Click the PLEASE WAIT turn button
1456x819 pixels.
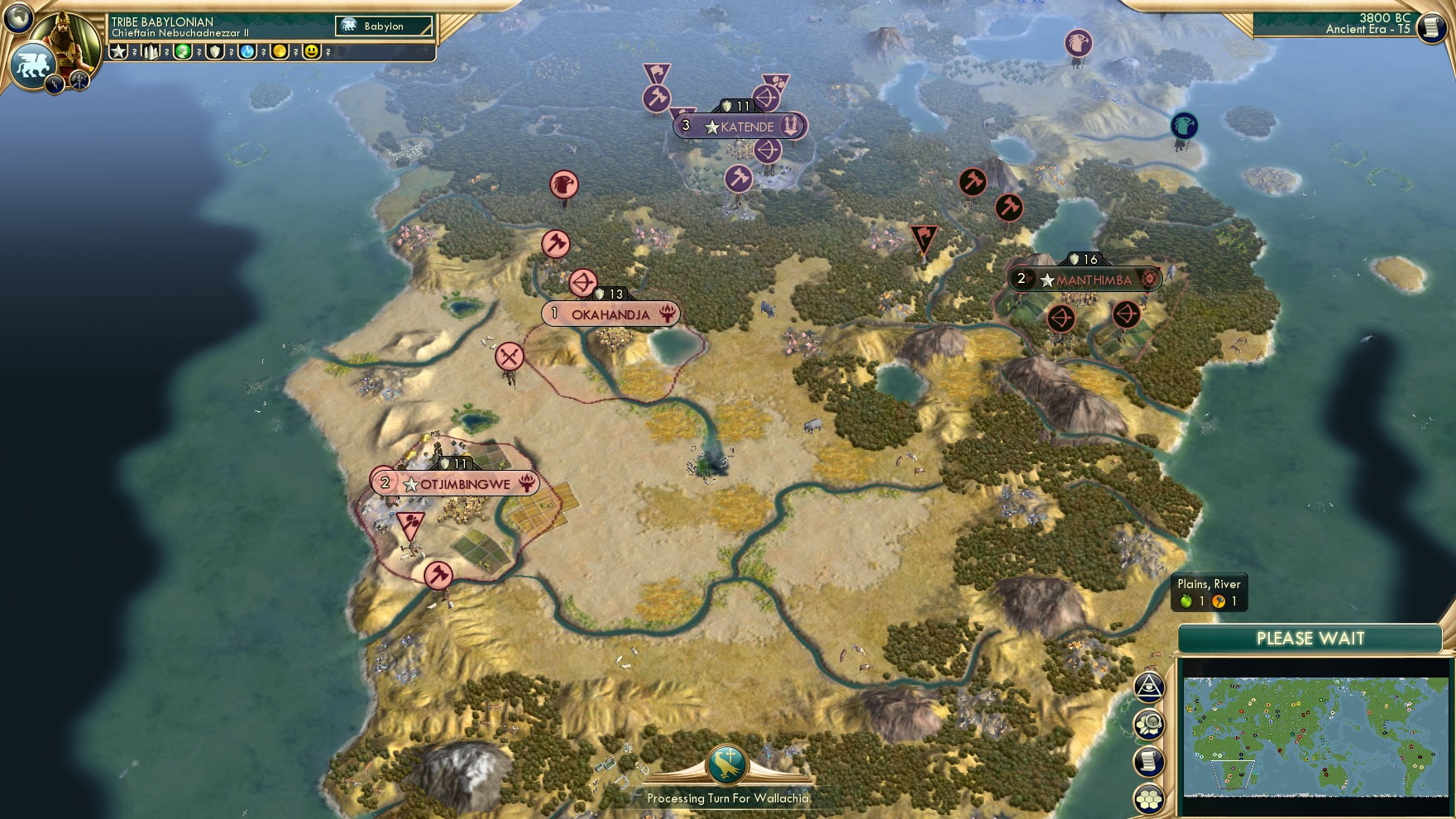tap(1311, 639)
